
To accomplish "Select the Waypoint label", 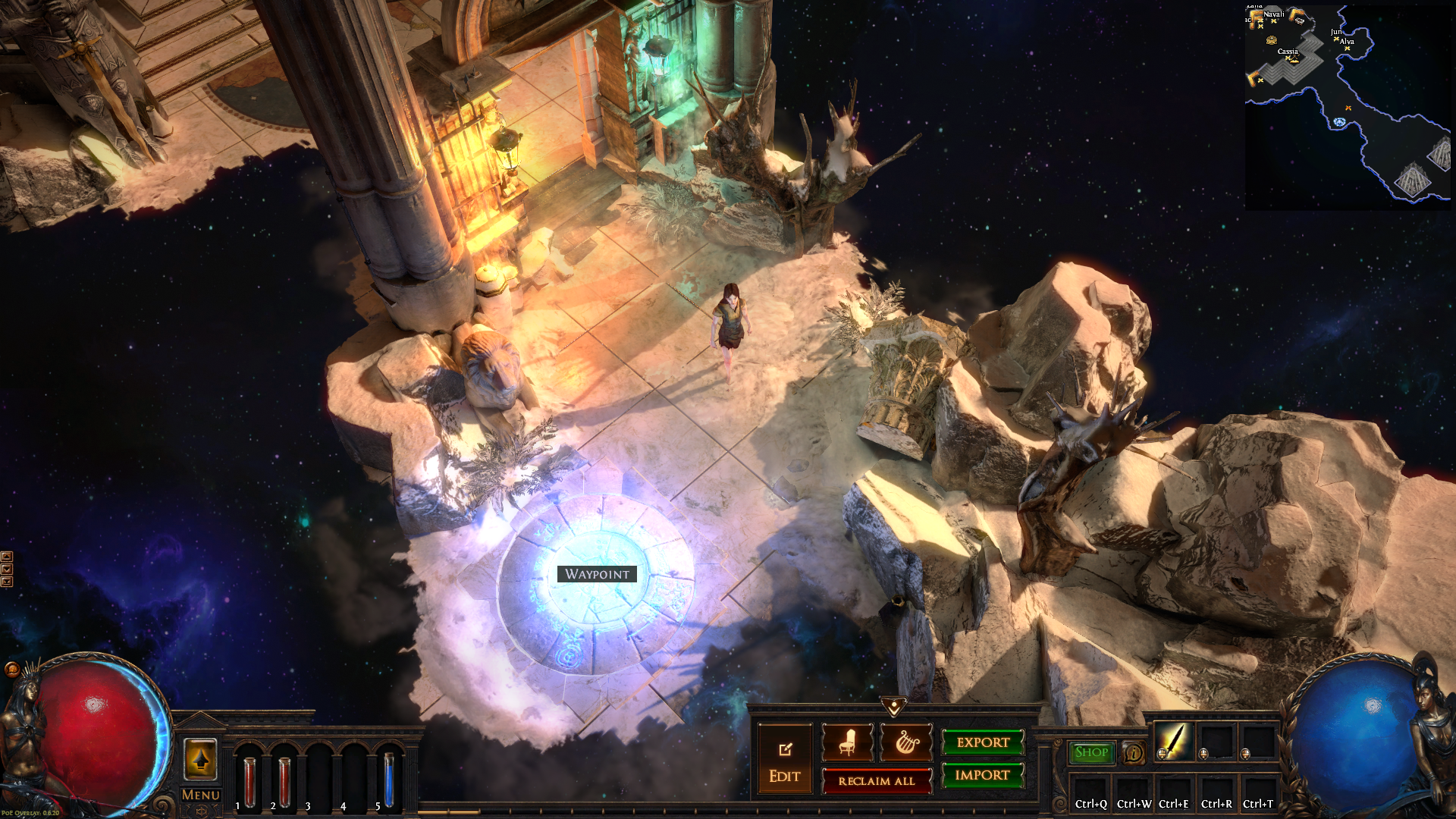I will pos(597,574).
